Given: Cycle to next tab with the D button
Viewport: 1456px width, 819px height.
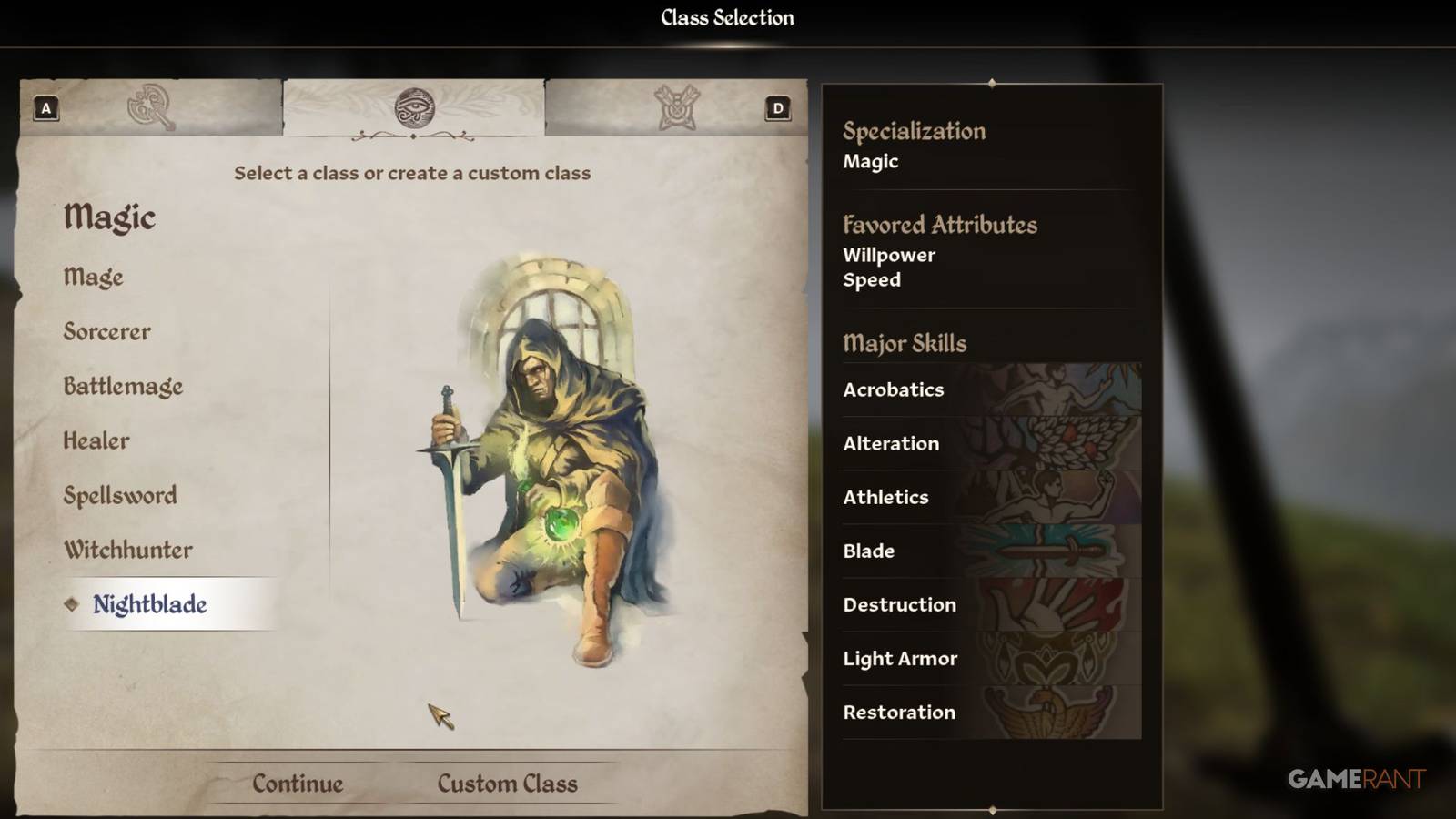Looking at the screenshot, I should [x=778, y=106].
